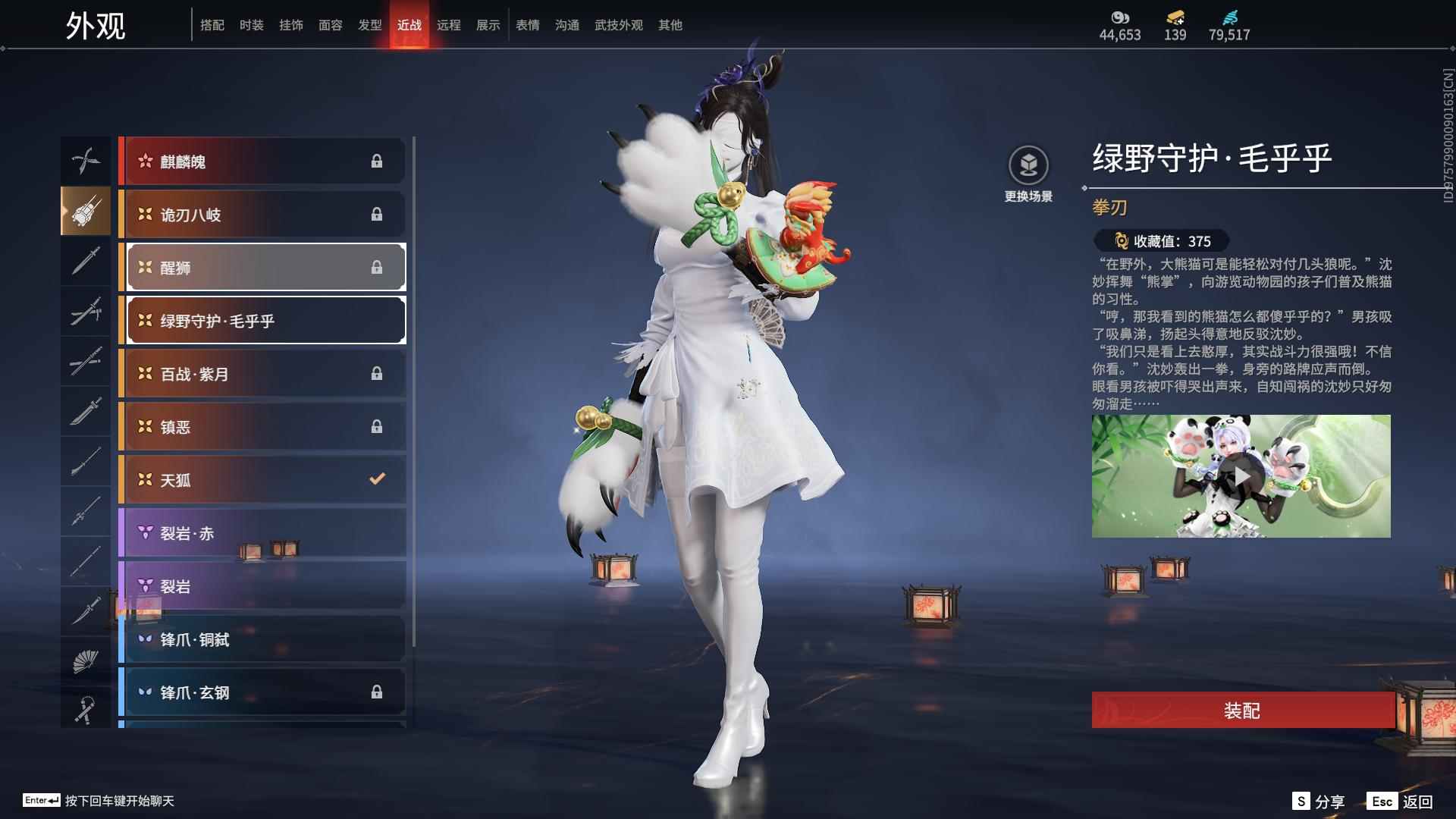Switch to the 表情 tab
The height and width of the screenshot is (819, 1456).
coord(527,24)
